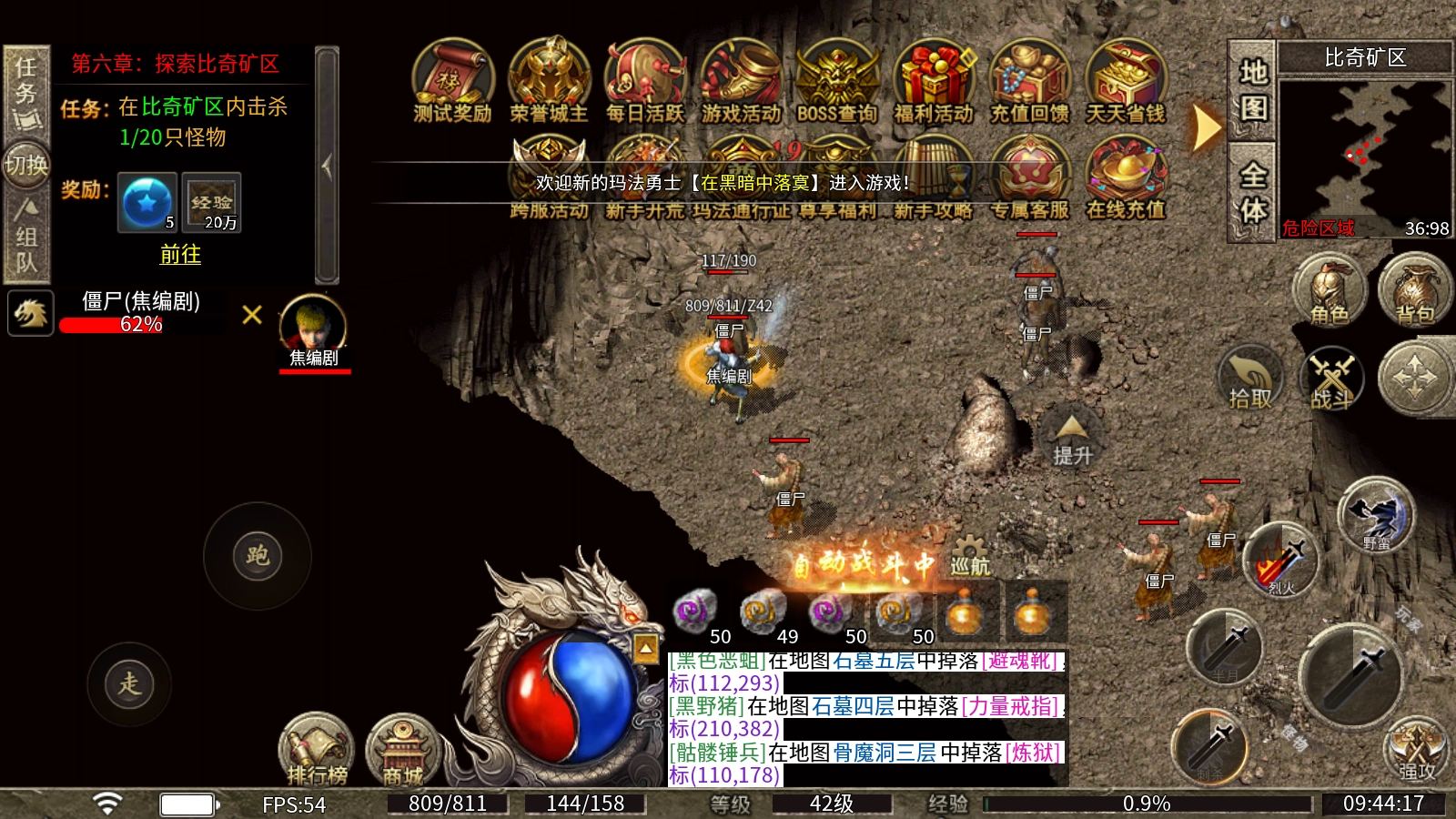Image resolution: width=1456 pixels, height=819 pixels.
Task: Open the 测试奖励 reward icon
Action: (452, 80)
